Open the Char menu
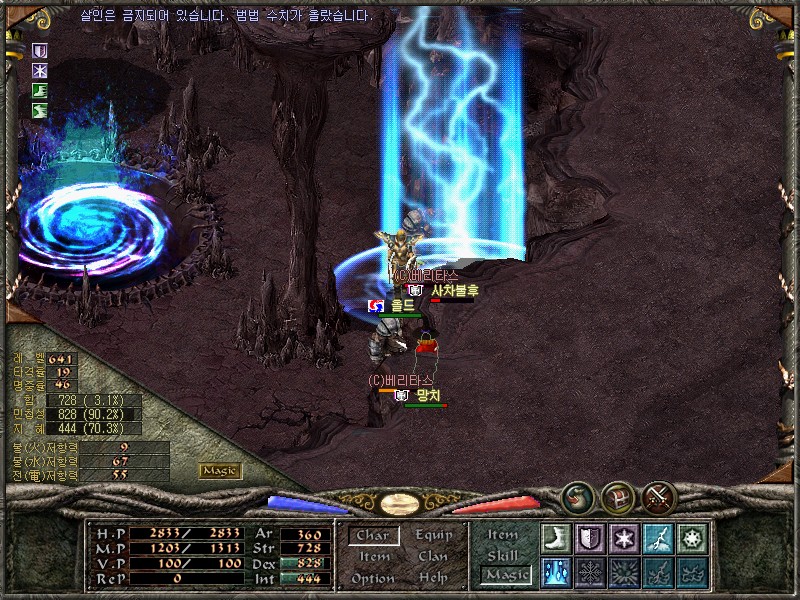Viewport: 800px width, 600px height. 373,535
